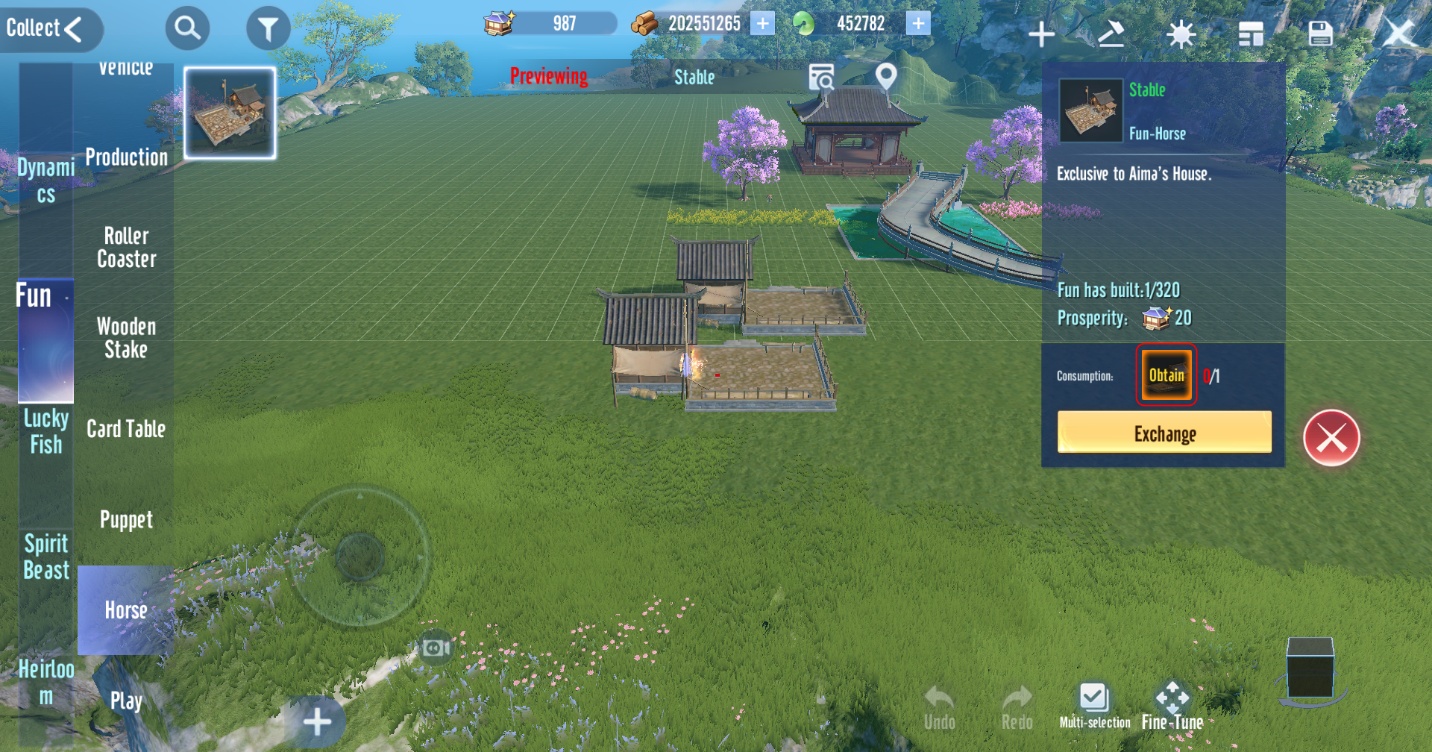Select the Stable thumbnail
The height and width of the screenshot is (752, 1432).
(x=230, y=113)
